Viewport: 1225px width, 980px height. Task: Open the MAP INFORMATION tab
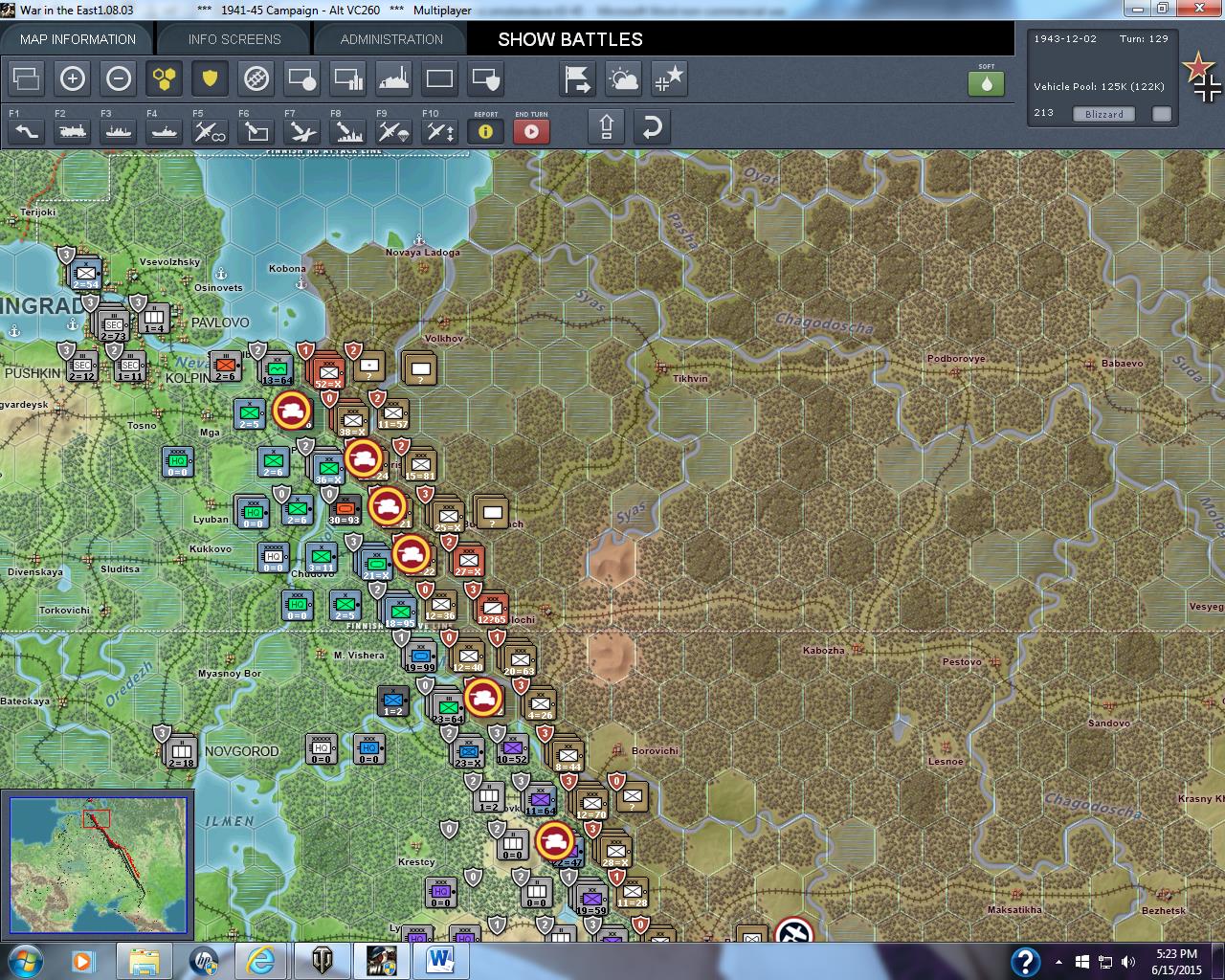point(77,39)
